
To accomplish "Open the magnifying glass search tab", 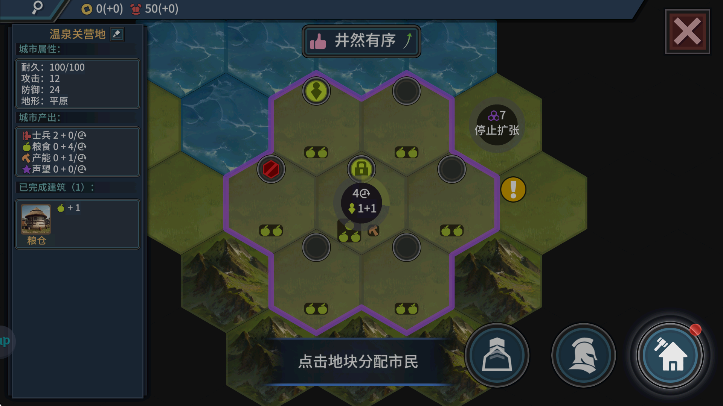I will 37,8.
